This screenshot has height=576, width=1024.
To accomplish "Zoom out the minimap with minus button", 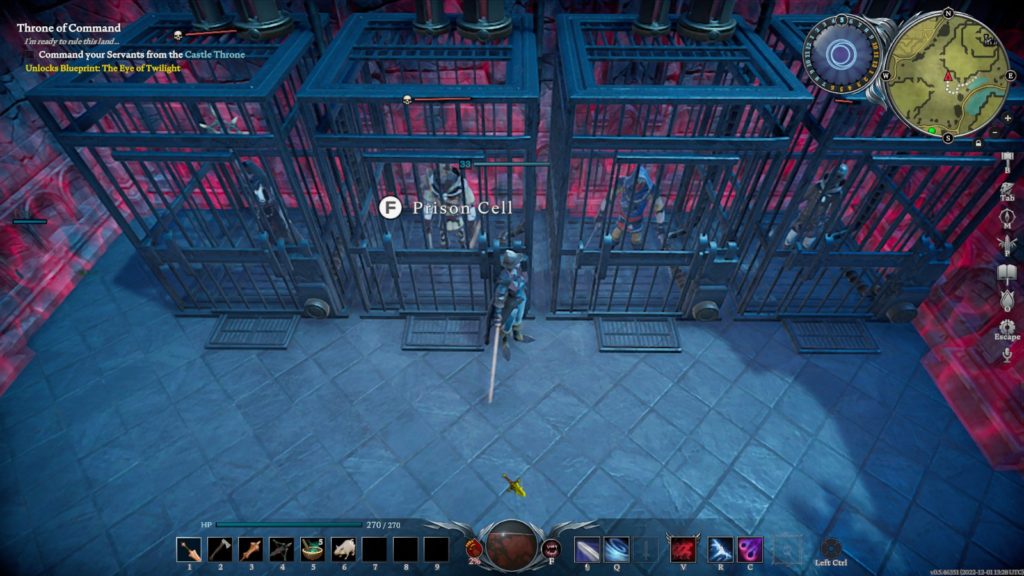I will coord(996,132).
